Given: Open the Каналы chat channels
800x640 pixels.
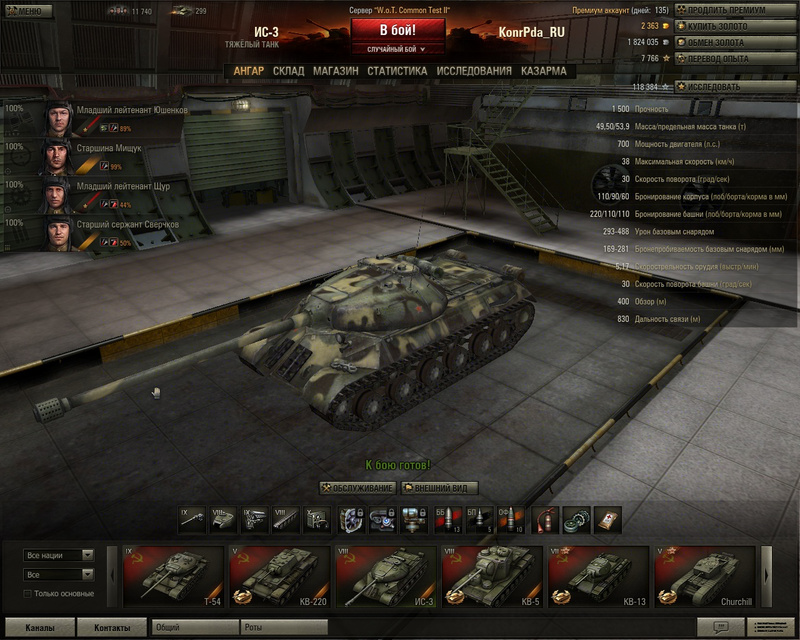Looking at the screenshot, I should click(41, 628).
